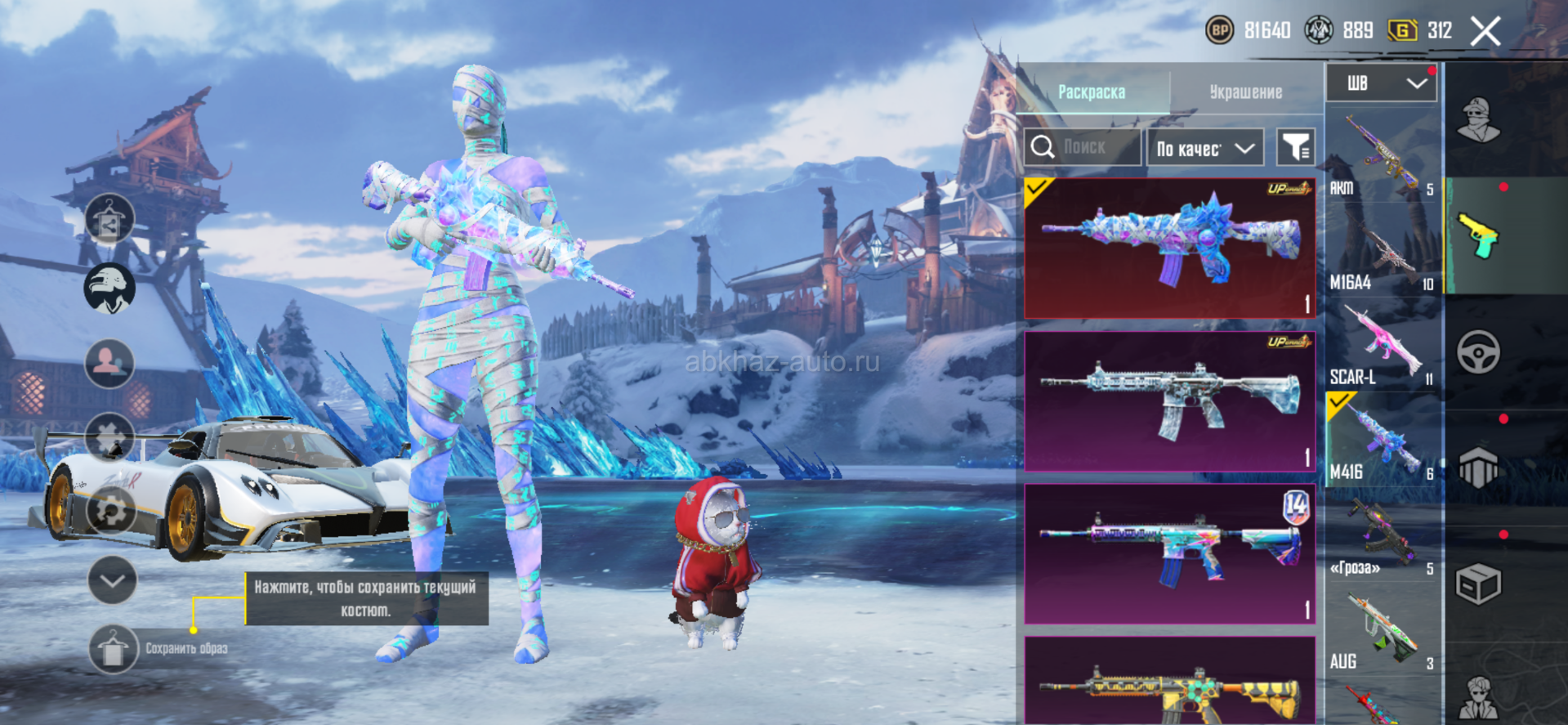Switch to the Раскраска tab

1092,92
